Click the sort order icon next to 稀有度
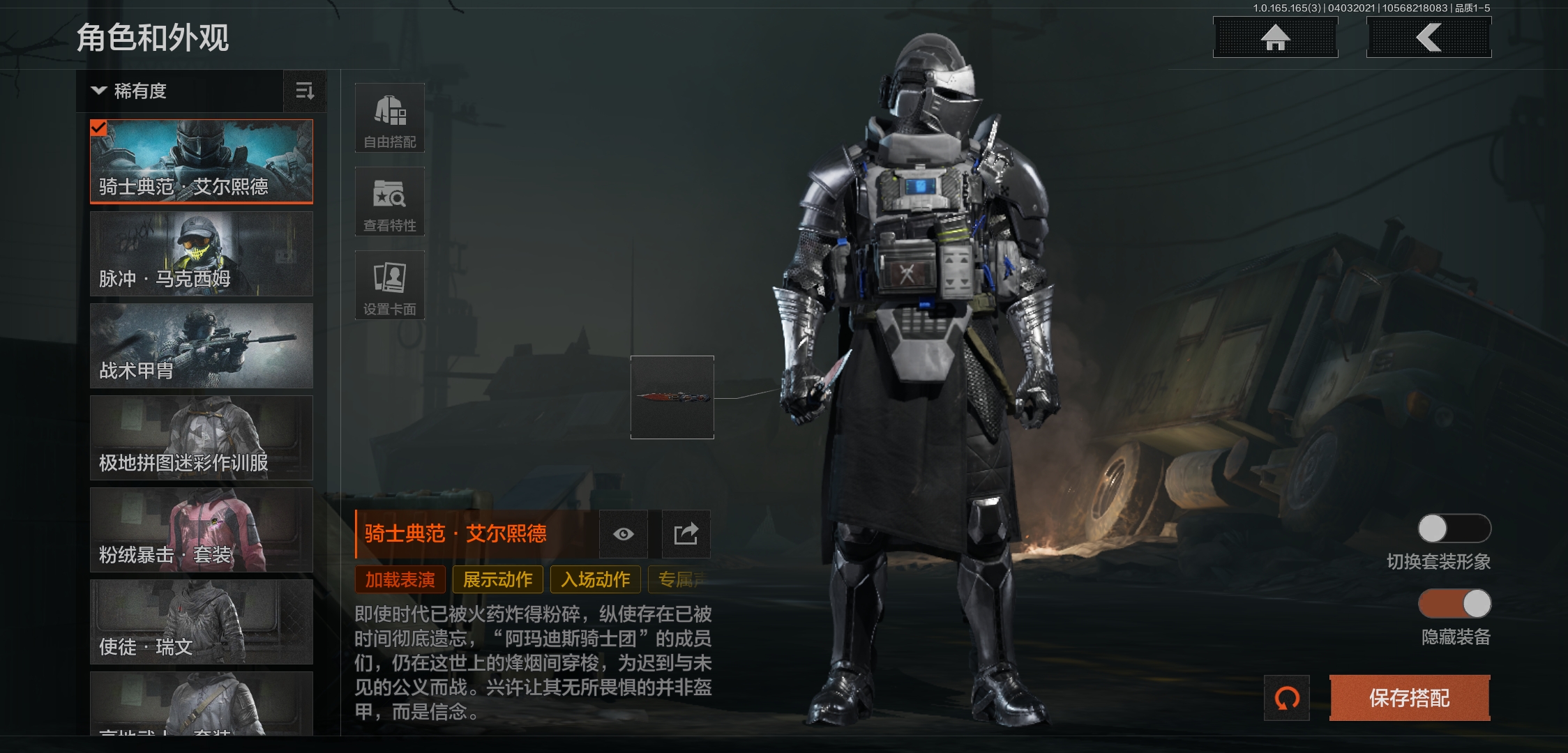The height and width of the screenshot is (753, 1568). (305, 91)
